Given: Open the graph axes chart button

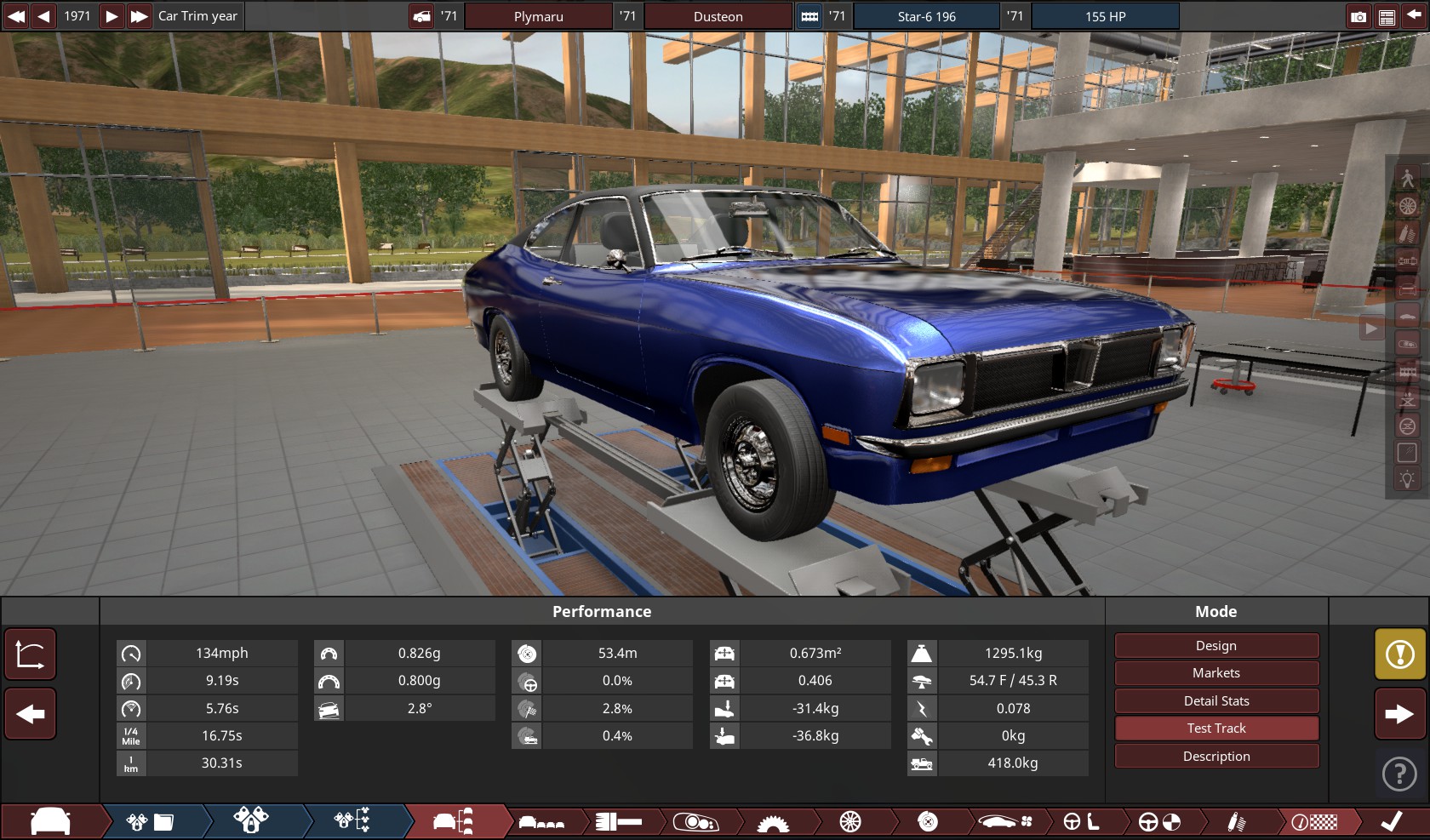Looking at the screenshot, I should [31, 654].
